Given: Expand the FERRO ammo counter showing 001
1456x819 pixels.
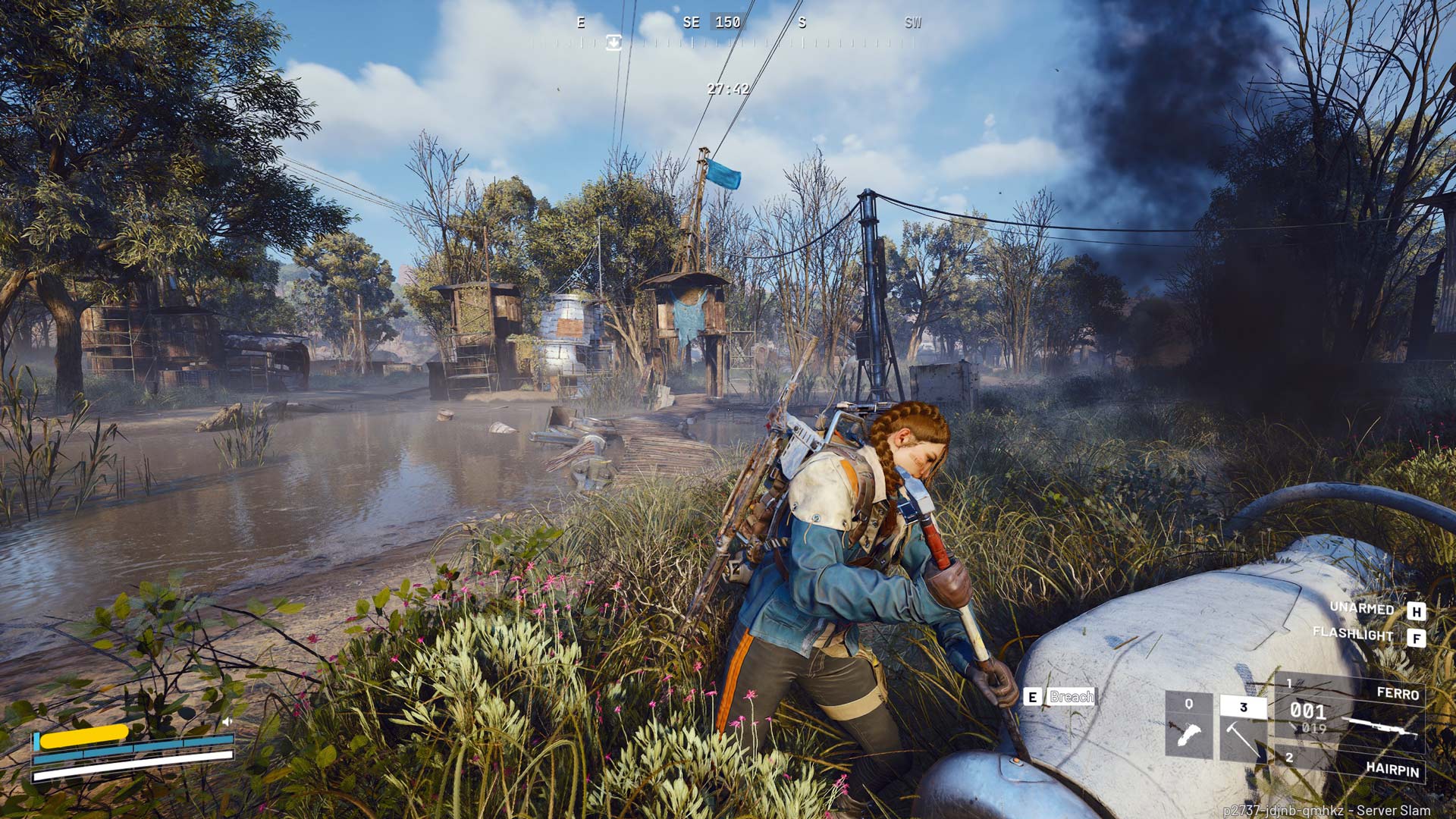Looking at the screenshot, I should [x=1307, y=711].
